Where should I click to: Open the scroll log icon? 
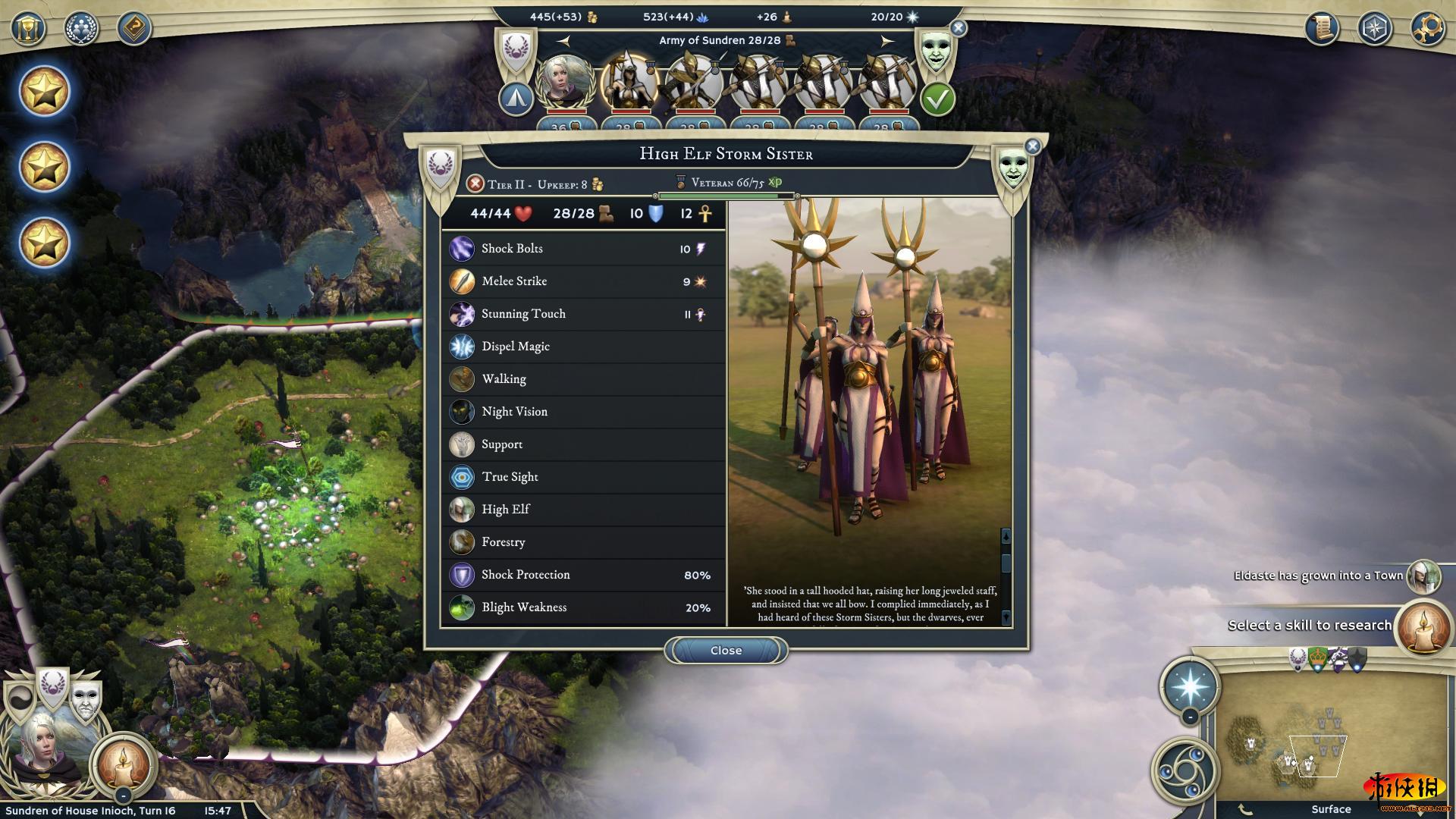(x=1322, y=29)
